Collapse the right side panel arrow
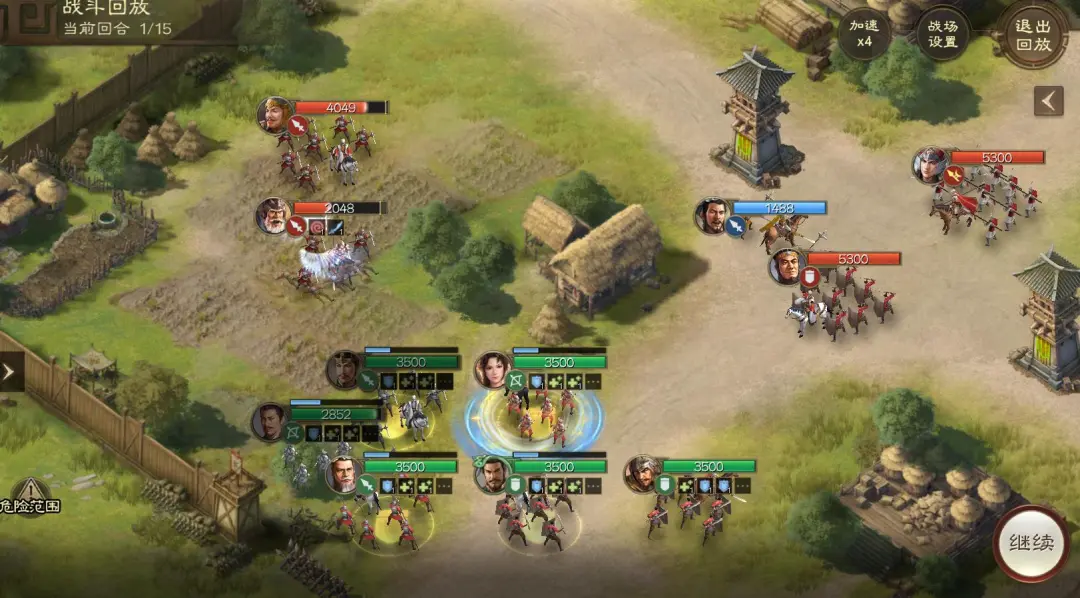Image resolution: width=1080 pixels, height=598 pixels. (x=1048, y=101)
